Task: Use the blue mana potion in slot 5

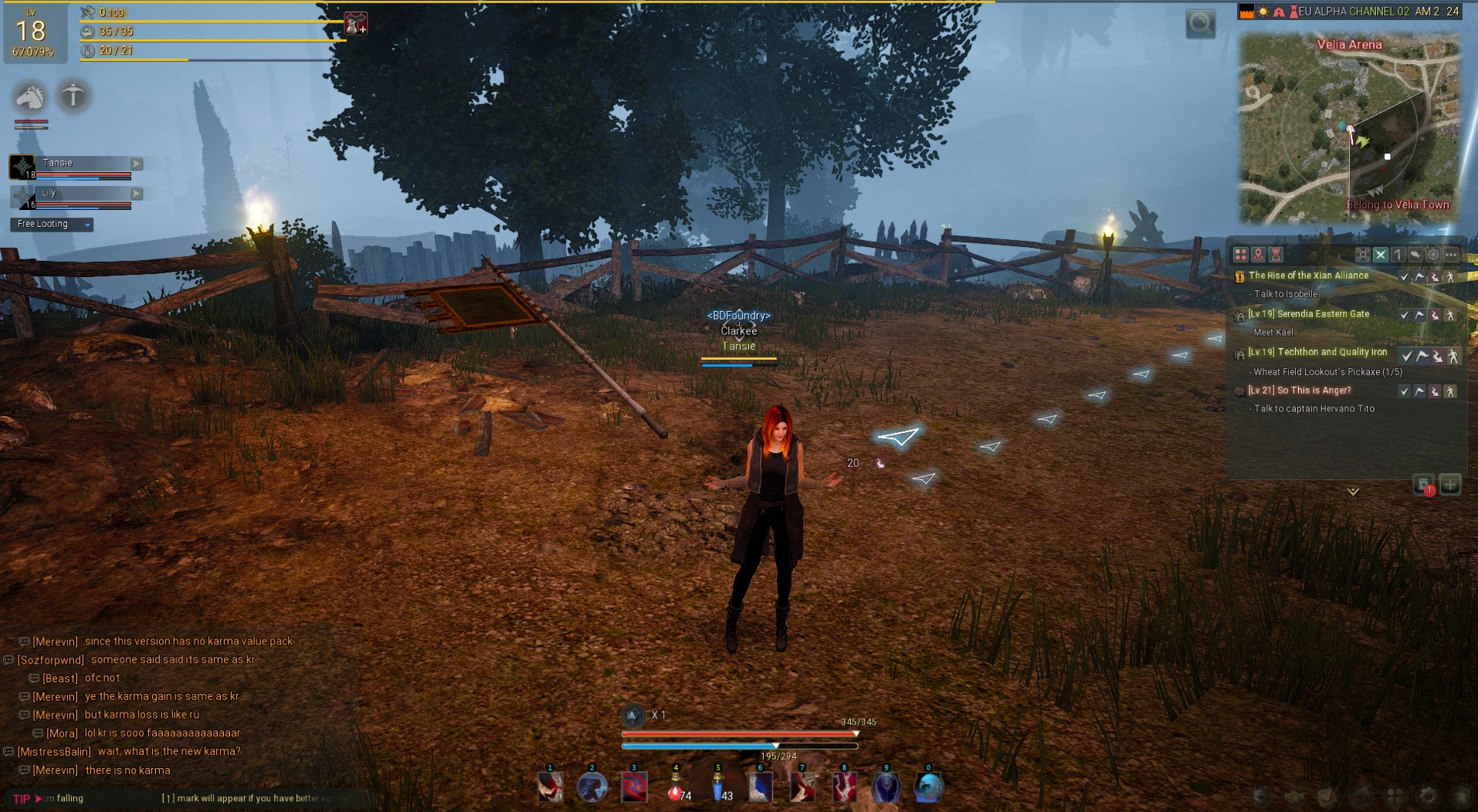Action: pyautogui.click(x=719, y=789)
